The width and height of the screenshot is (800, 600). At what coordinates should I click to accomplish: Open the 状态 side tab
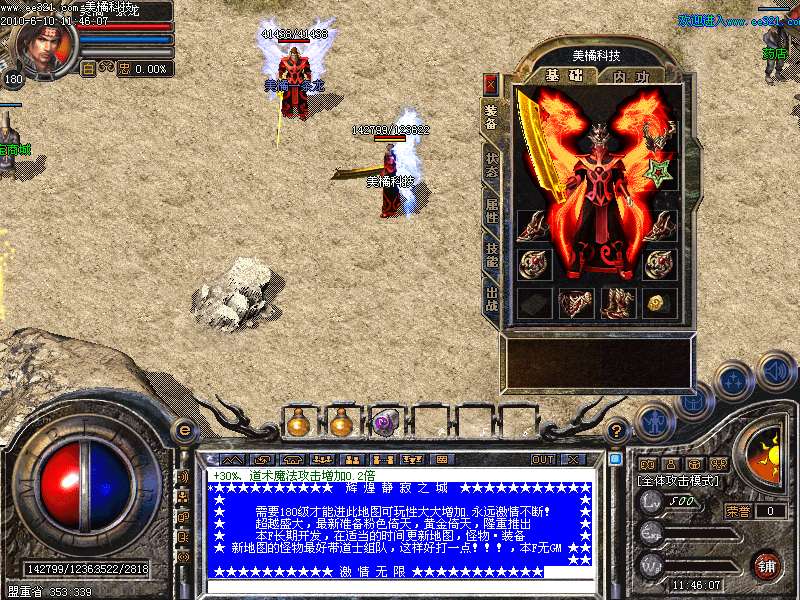tap(491, 164)
